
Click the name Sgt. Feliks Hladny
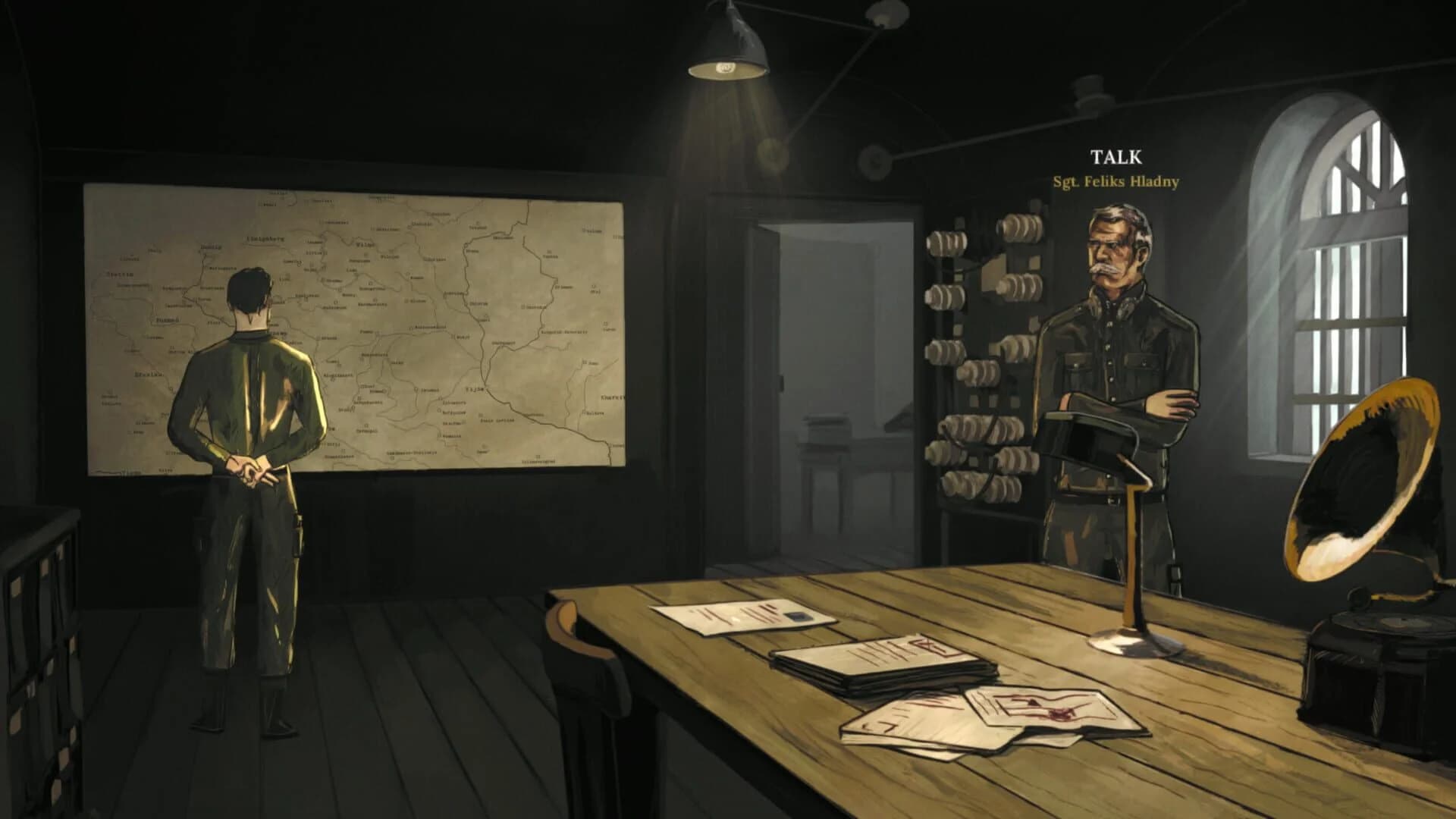pos(1115,182)
